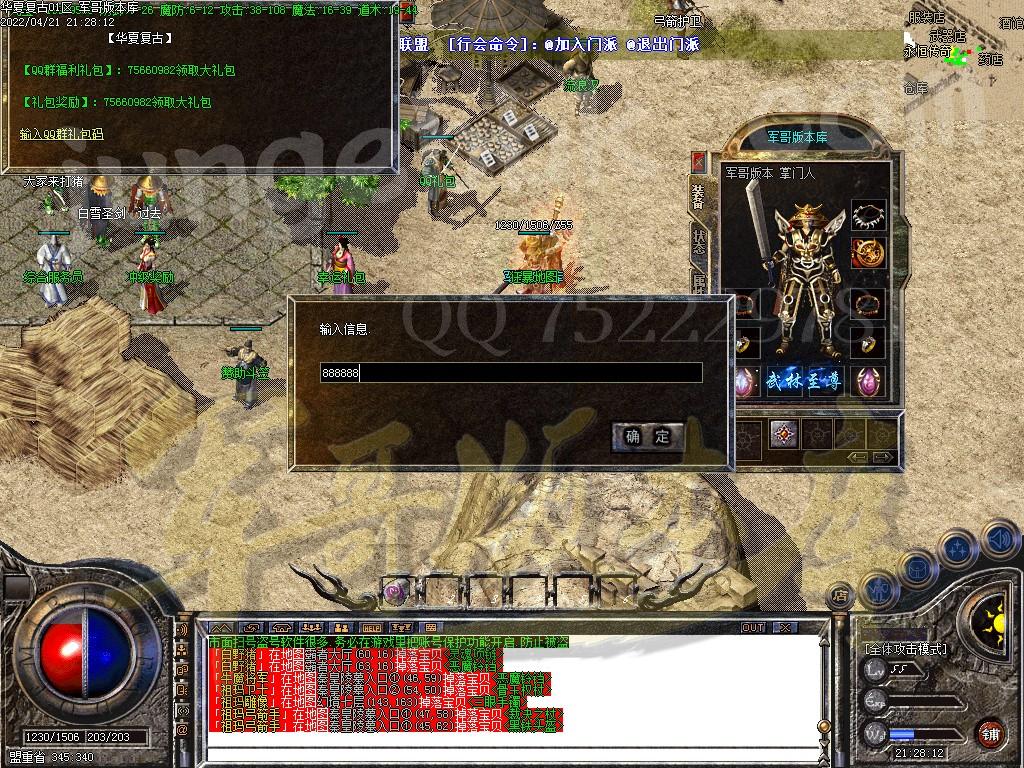Screen dimensions: 1024x768
Task: Open the round 店 store icon
Action: pos(840,597)
